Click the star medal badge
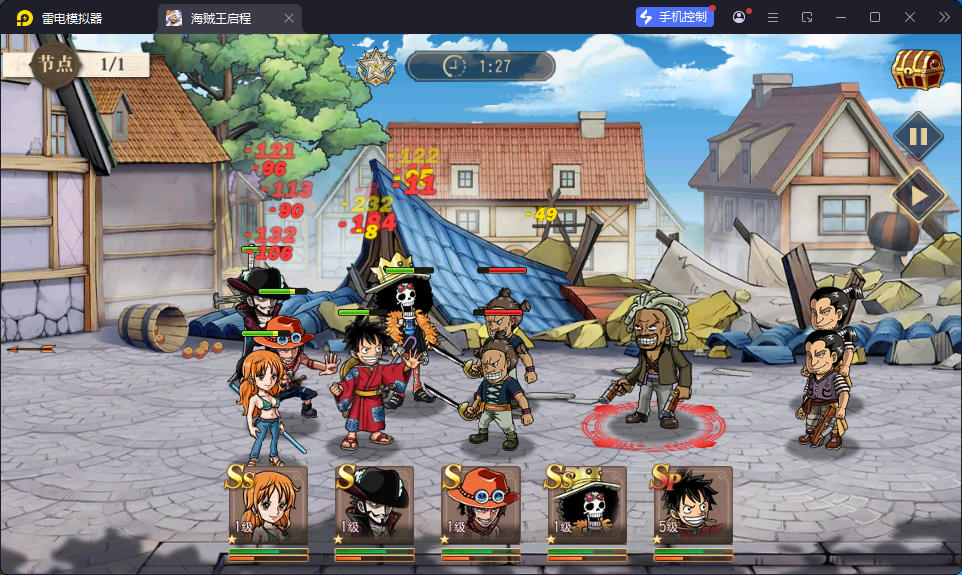The image size is (962, 575). (x=377, y=67)
